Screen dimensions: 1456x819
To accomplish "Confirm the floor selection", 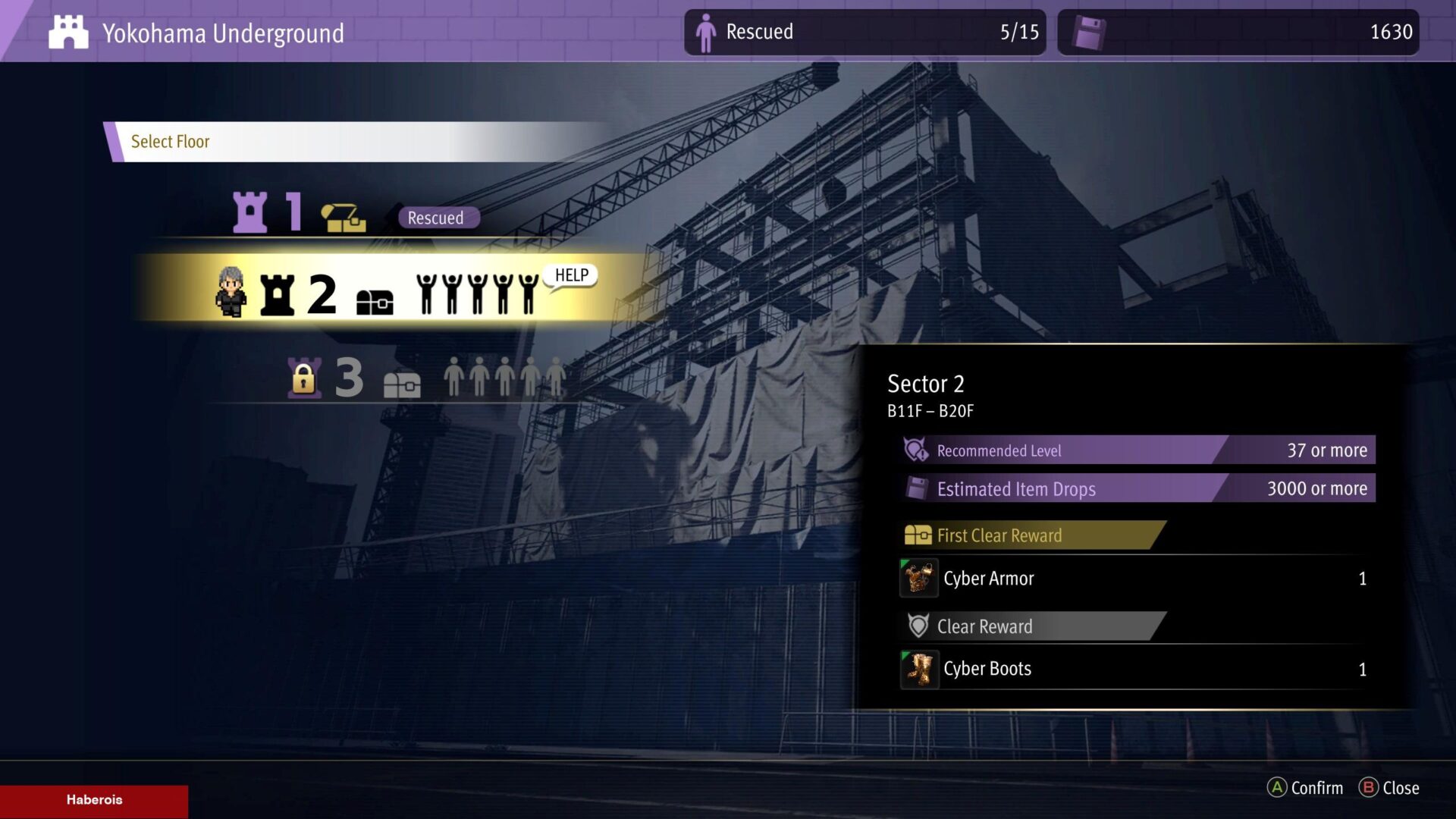I will [x=1305, y=788].
